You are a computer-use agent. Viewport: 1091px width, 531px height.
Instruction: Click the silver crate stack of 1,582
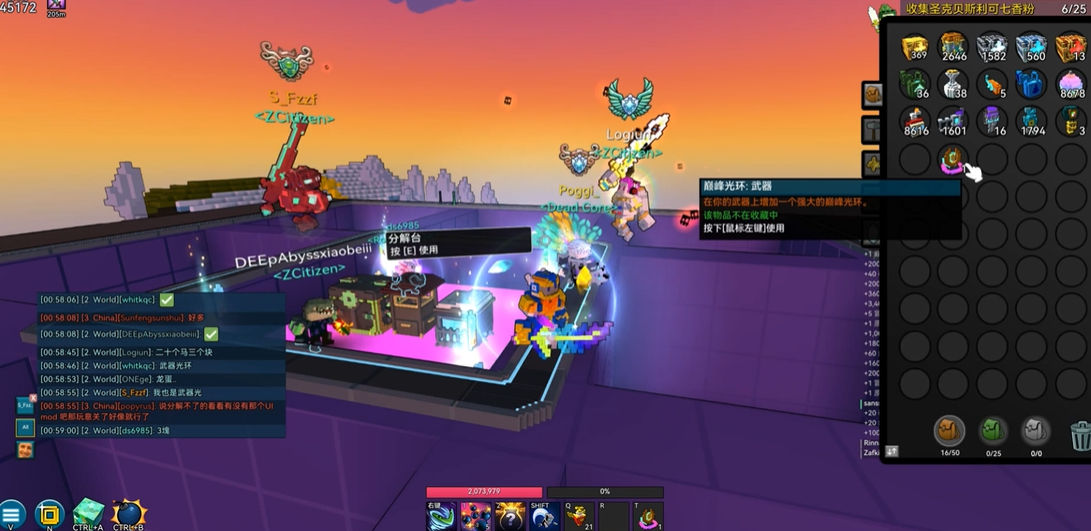992,47
